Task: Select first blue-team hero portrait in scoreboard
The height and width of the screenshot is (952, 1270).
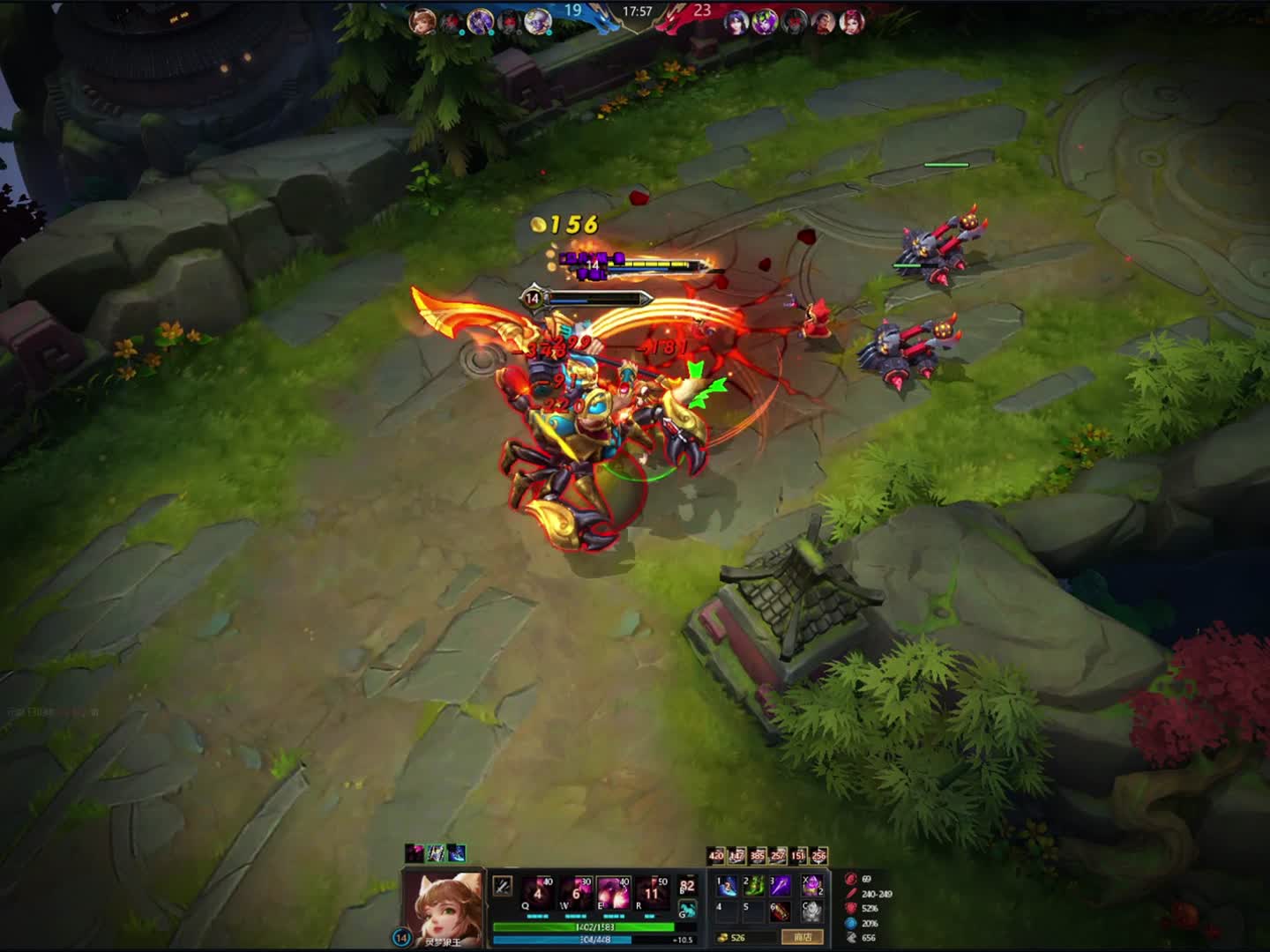Action: [422, 21]
